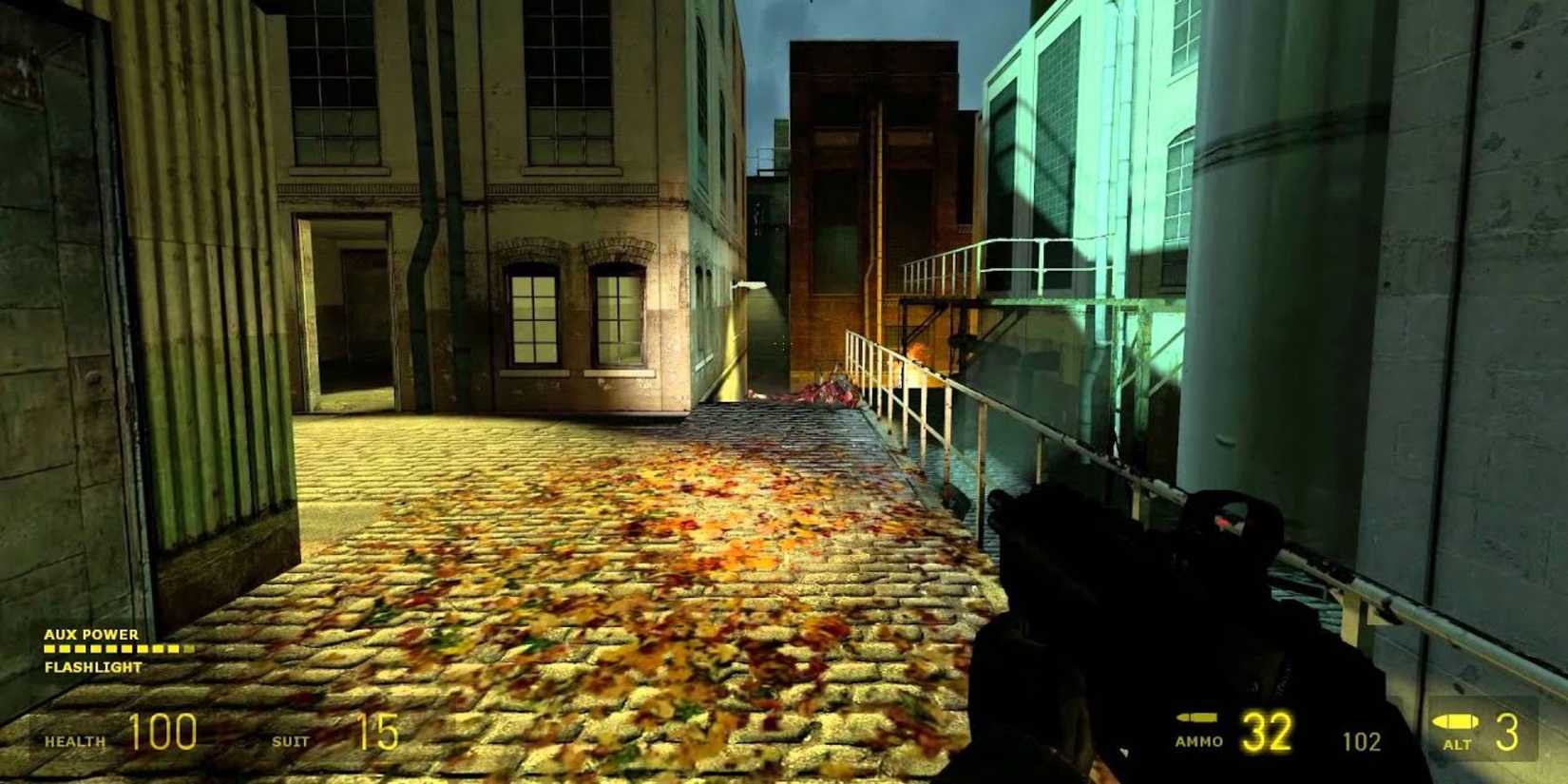The width and height of the screenshot is (1568, 784).
Task: Select the AMMO label text
Action: pyautogui.click(x=1199, y=742)
